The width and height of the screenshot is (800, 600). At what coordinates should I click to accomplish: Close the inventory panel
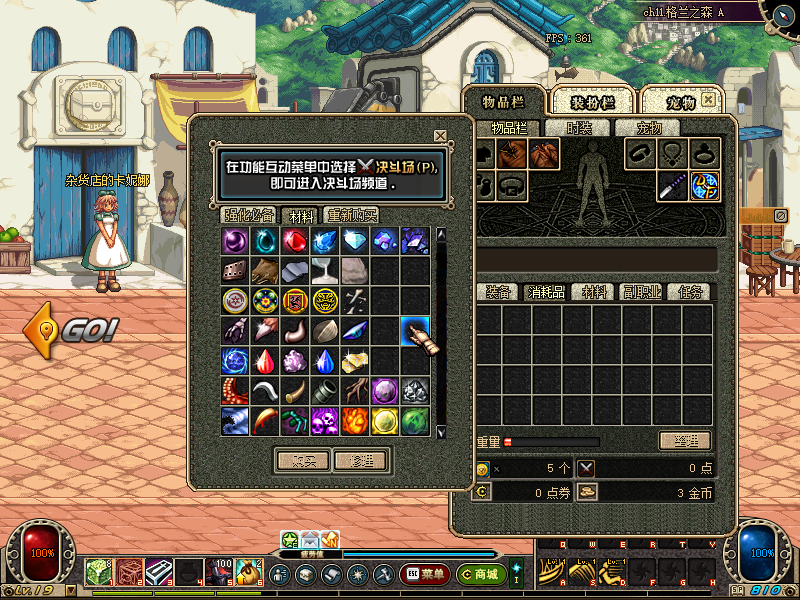(708, 100)
